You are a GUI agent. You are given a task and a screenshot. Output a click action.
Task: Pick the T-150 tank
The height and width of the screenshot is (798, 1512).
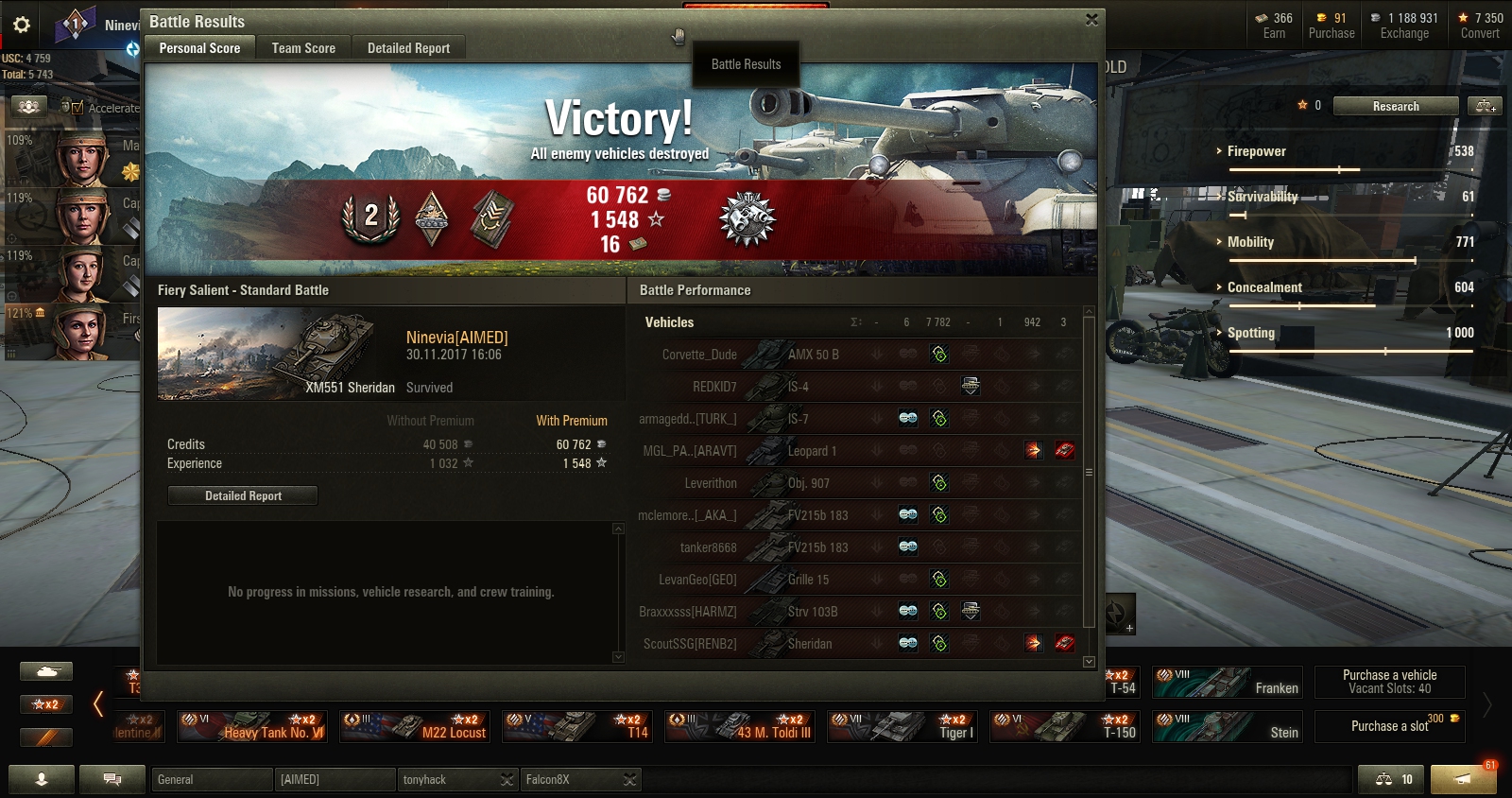pyautogui.click(x=1065, y=727)
